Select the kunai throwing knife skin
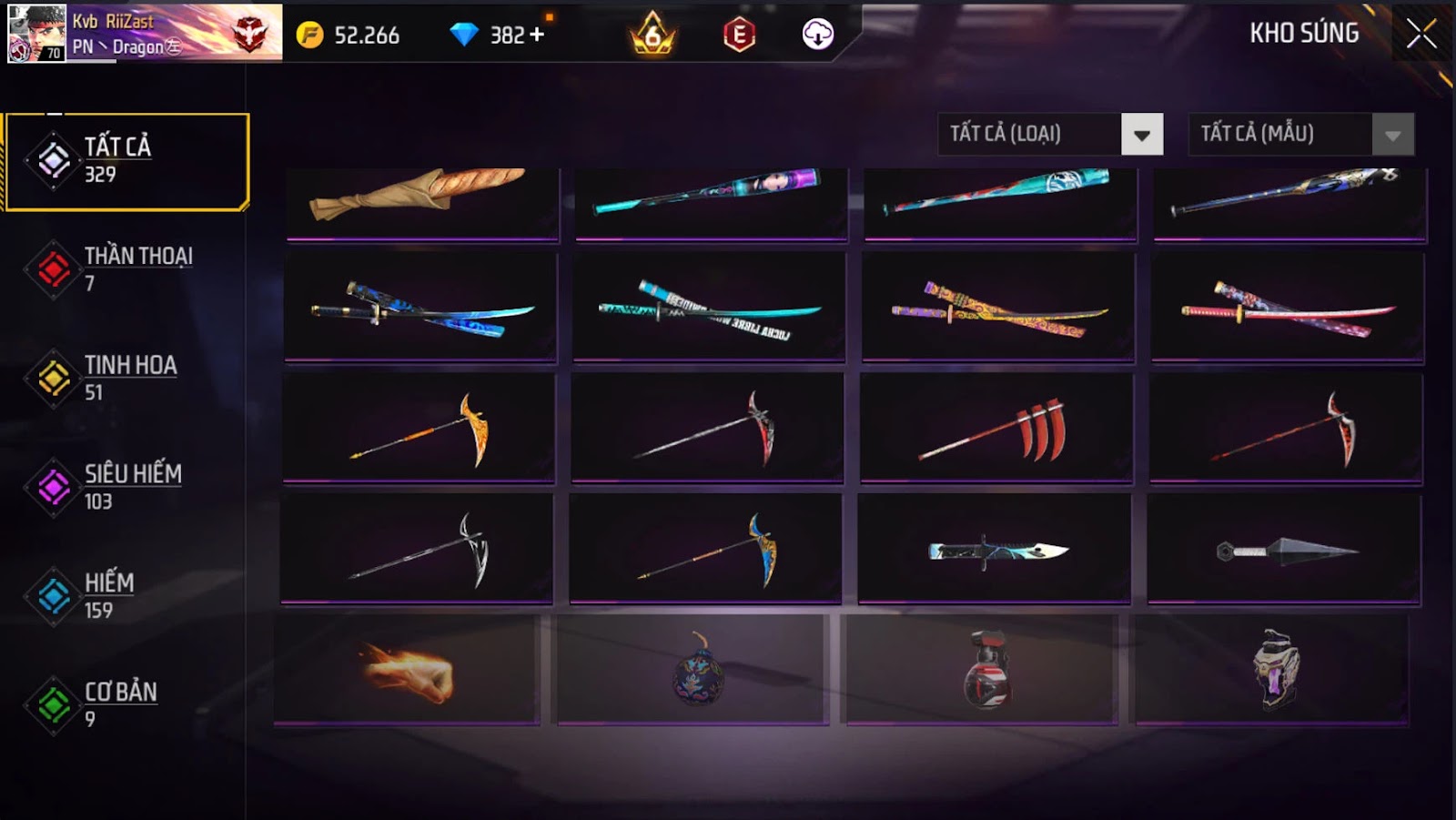Viewport: 1456px width, 820px height. tap(1284, 550)
